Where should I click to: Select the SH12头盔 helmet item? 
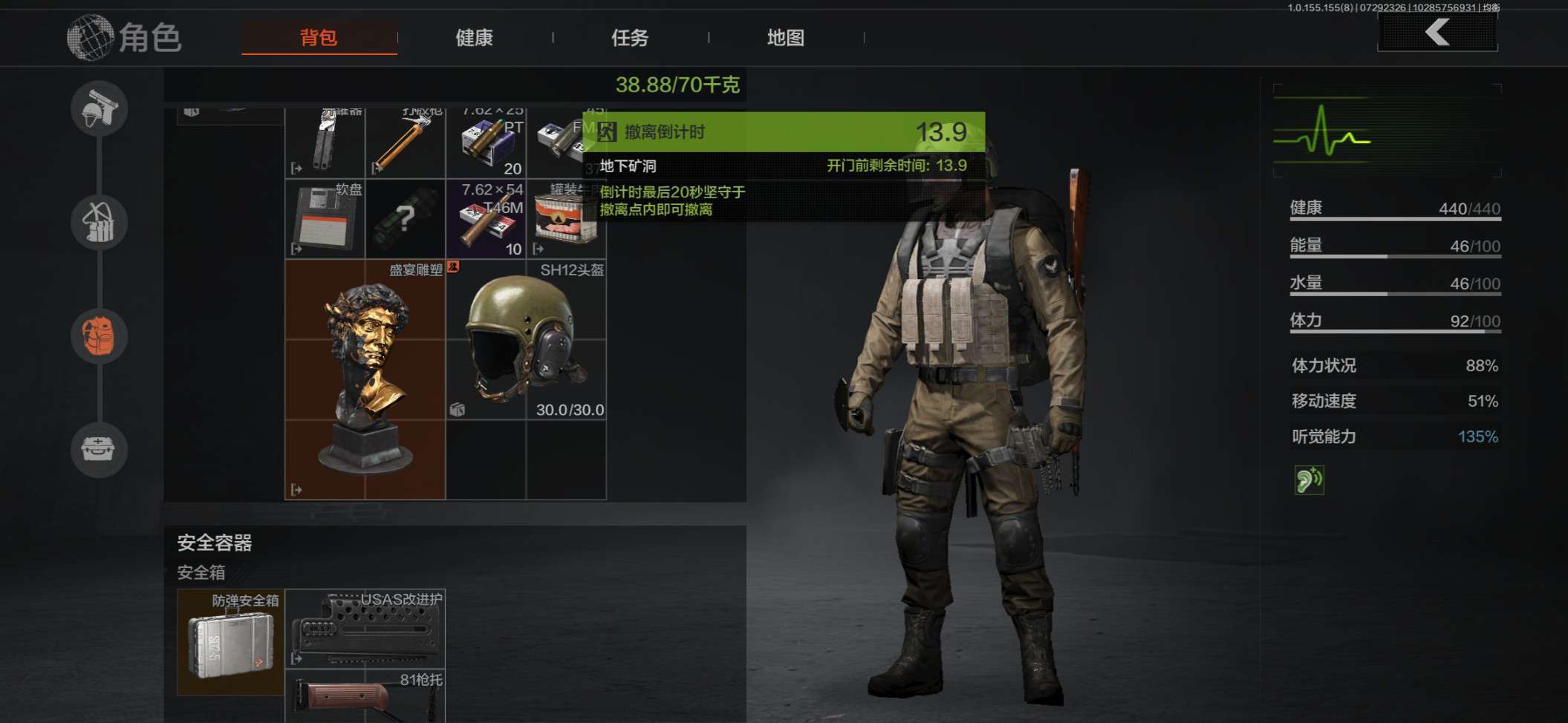(526, 339)
